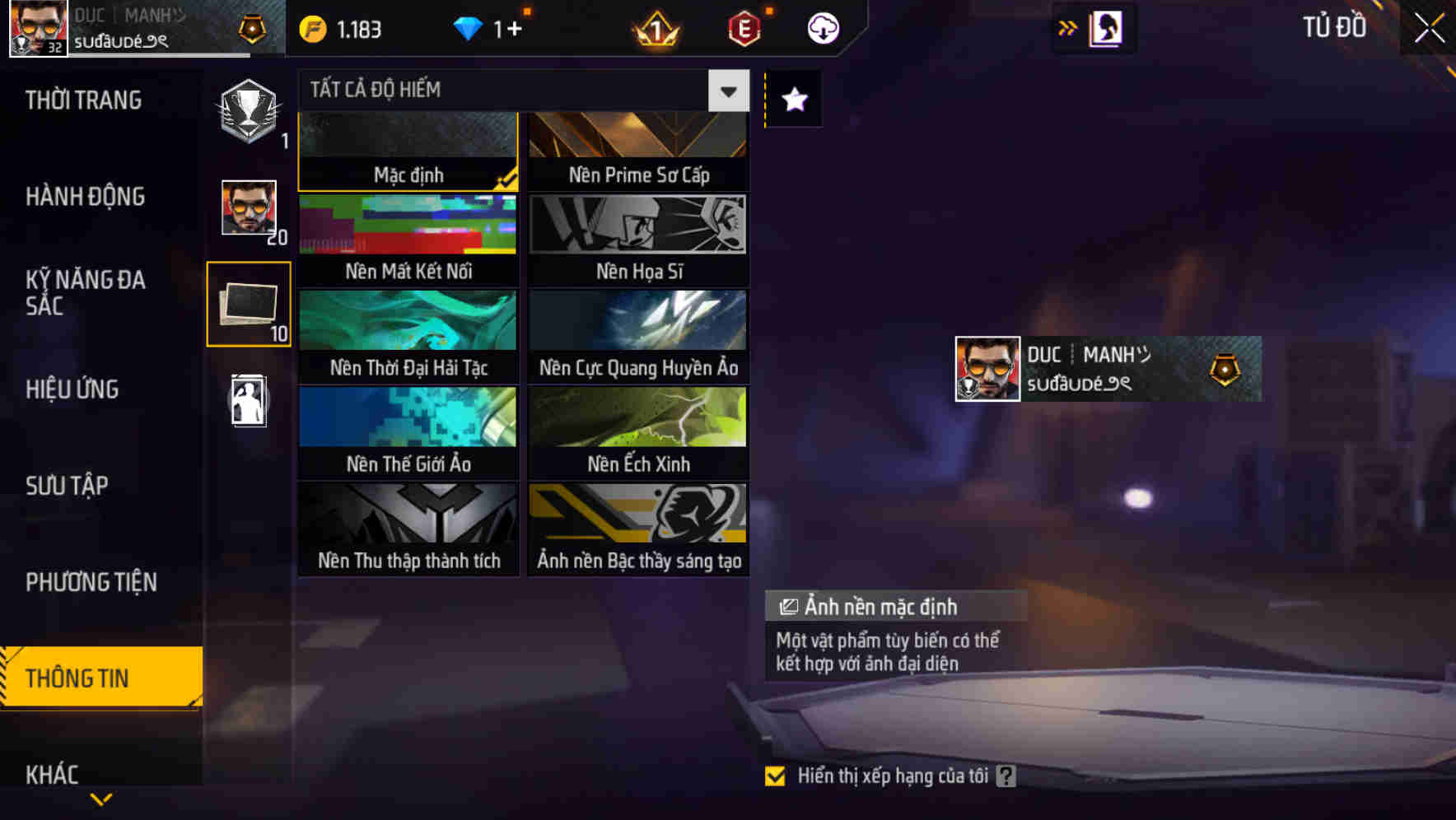Tap the blue diamond currency icon

click(x=468, y=28)
